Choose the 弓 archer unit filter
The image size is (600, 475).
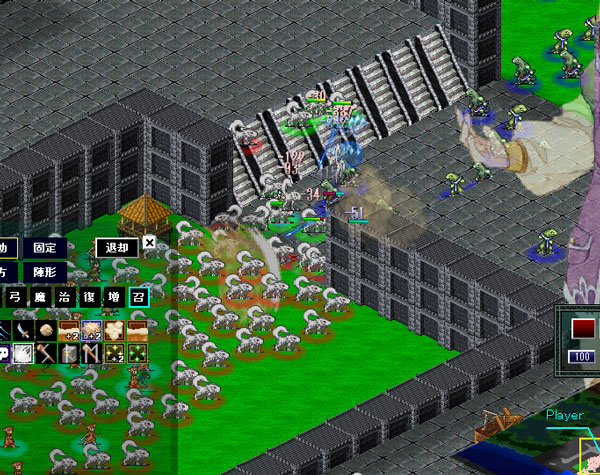[x=15, y=297]
